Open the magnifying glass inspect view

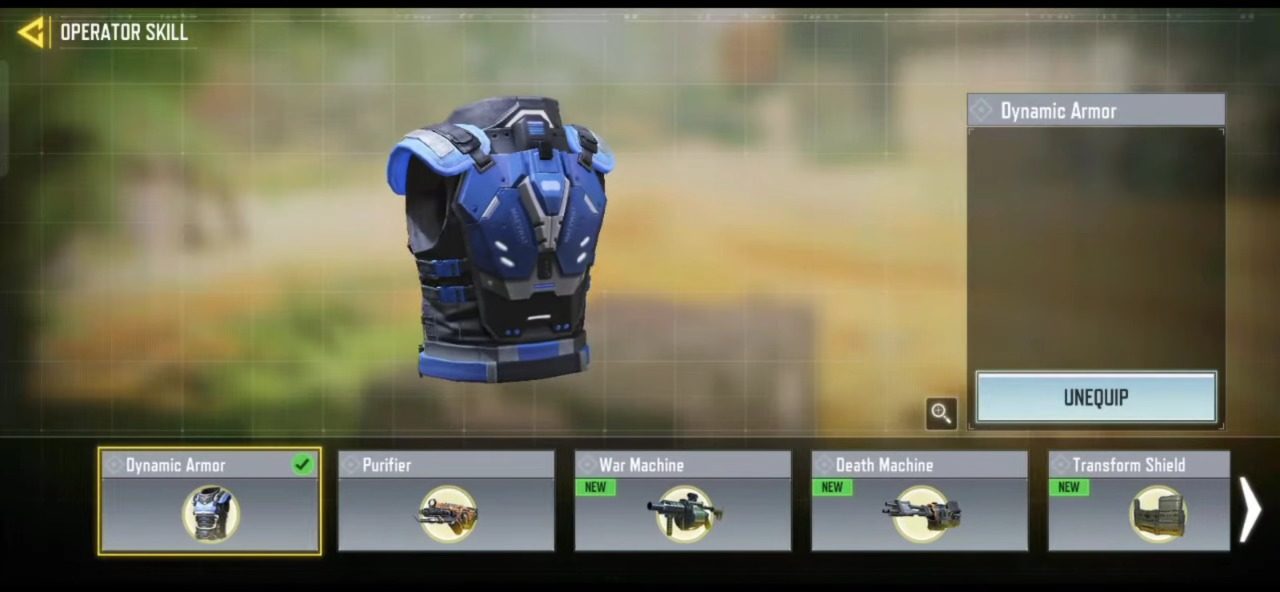click(x=941, y=413)
